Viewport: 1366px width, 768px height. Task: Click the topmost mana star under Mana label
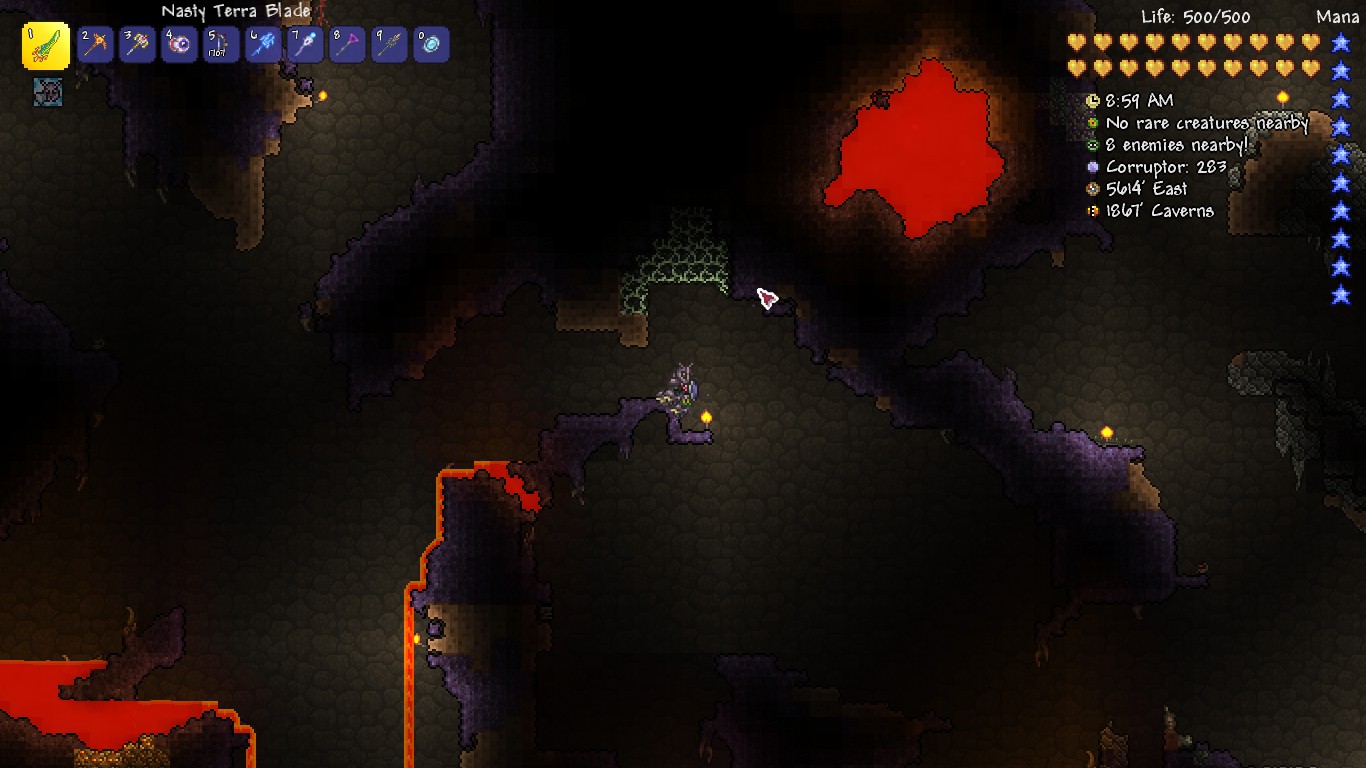click(1341, 44)
